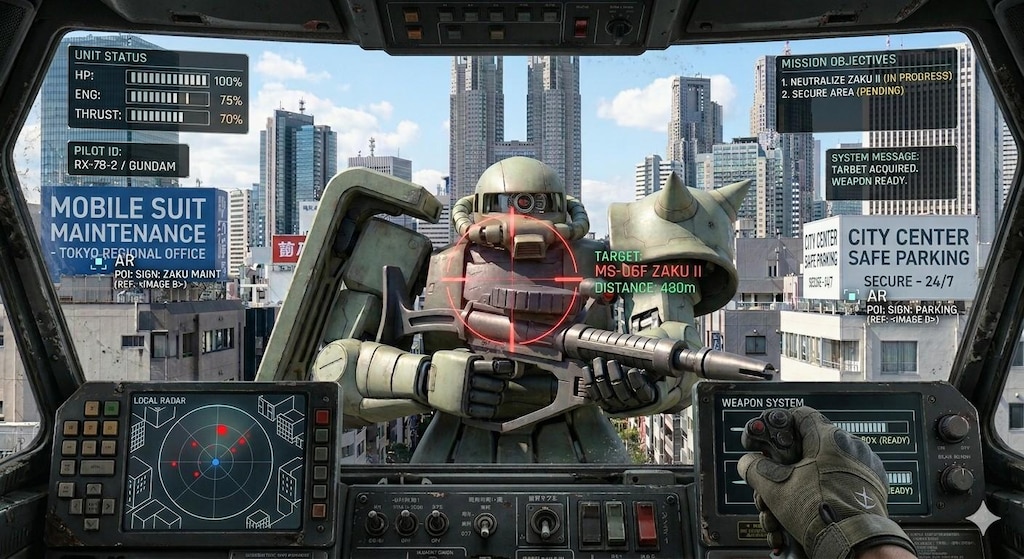Screen dimensions: 1024x559
Task: Click the blue center blip on the radar
Action: (215, 462)
